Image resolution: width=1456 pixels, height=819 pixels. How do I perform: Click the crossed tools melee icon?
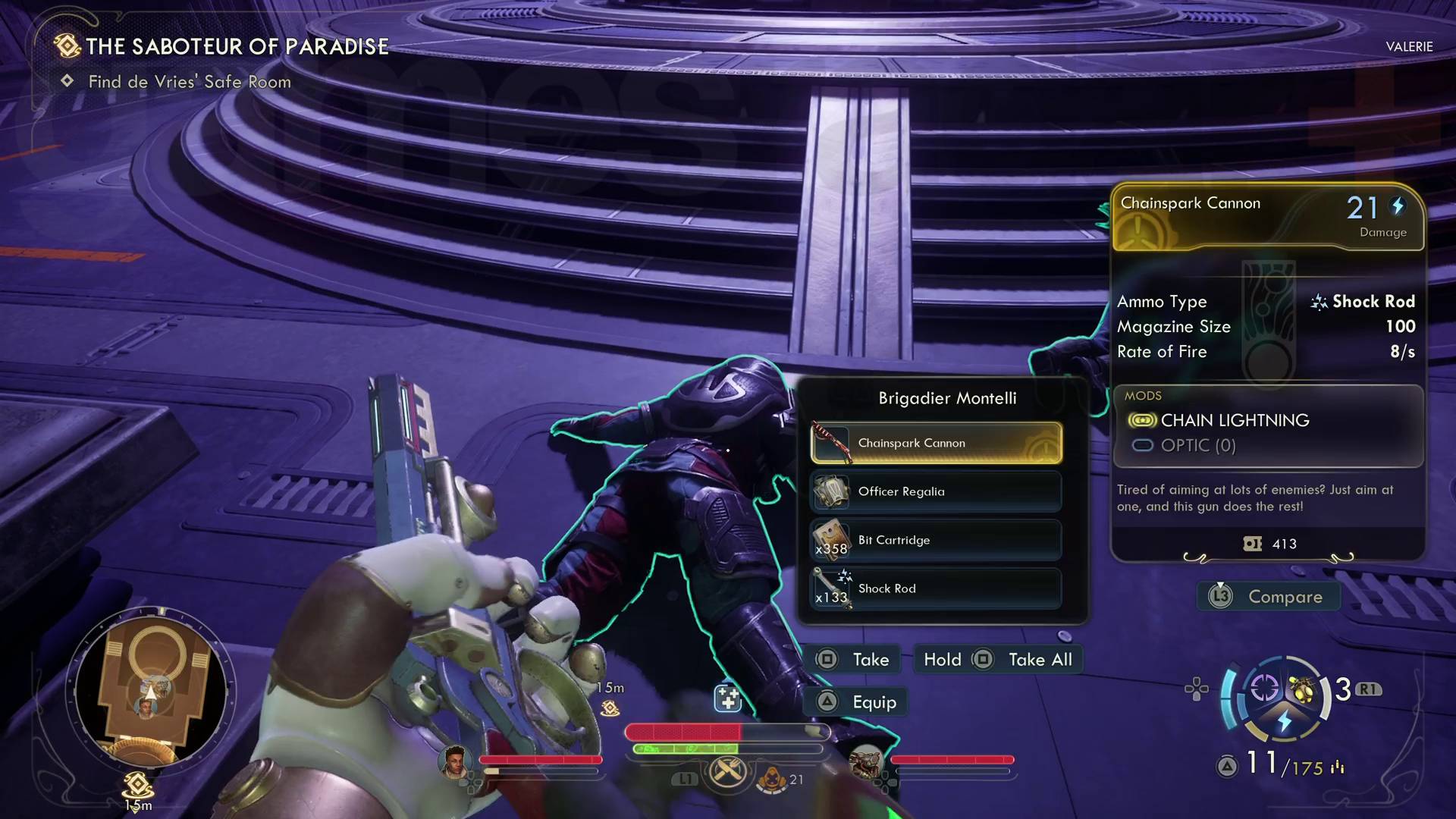tap(727, 773)
